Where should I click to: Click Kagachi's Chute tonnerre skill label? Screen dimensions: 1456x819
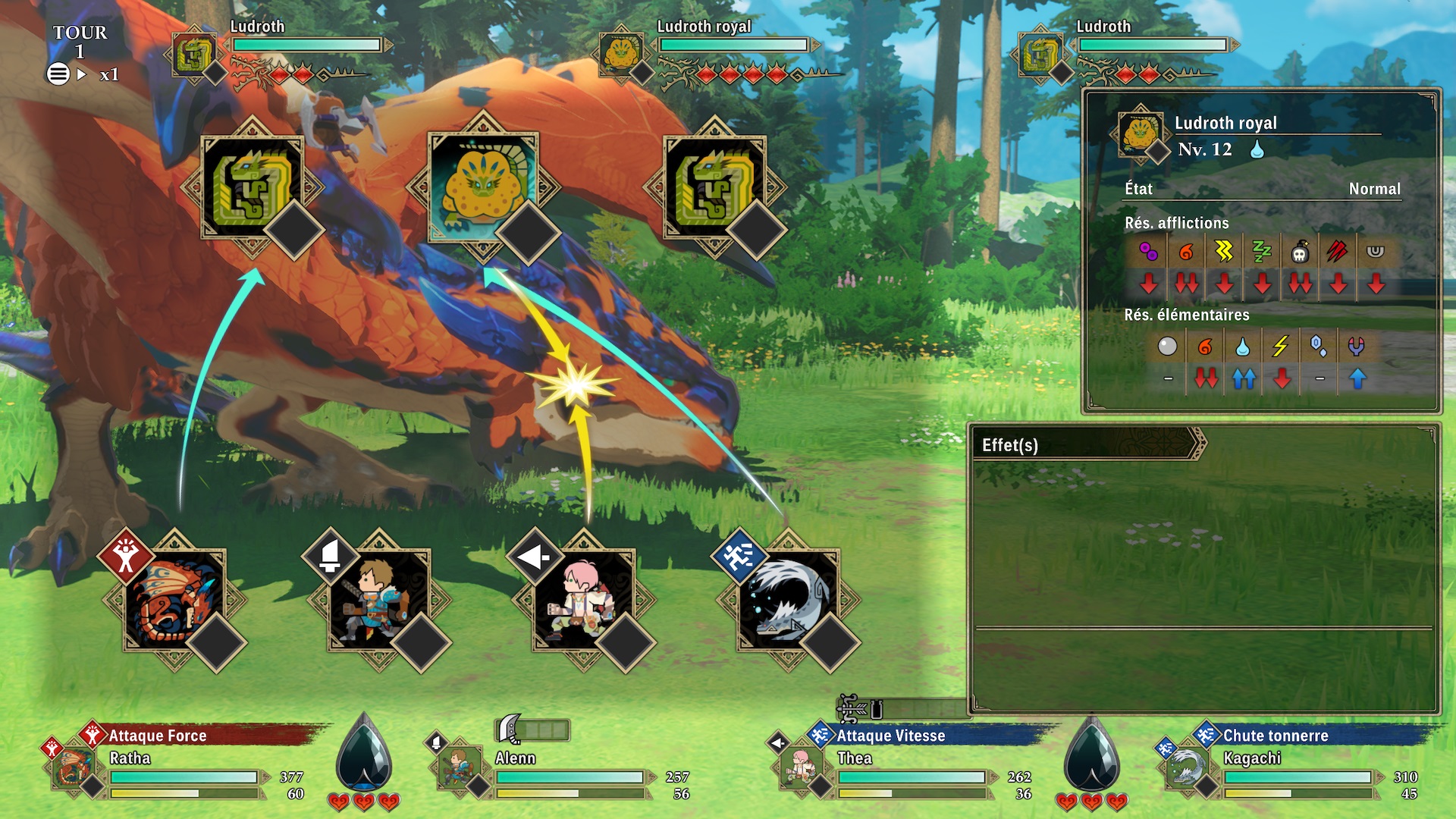pyautogui.click(x=1276, y=736)
